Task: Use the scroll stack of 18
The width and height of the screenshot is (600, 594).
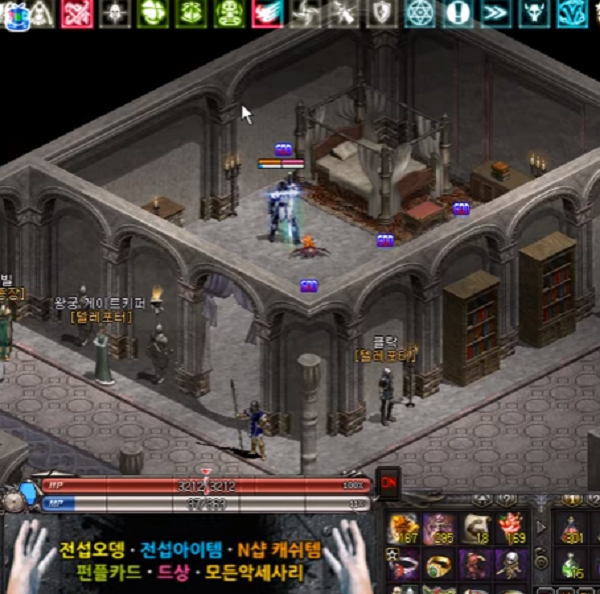Action: (475, 529)
